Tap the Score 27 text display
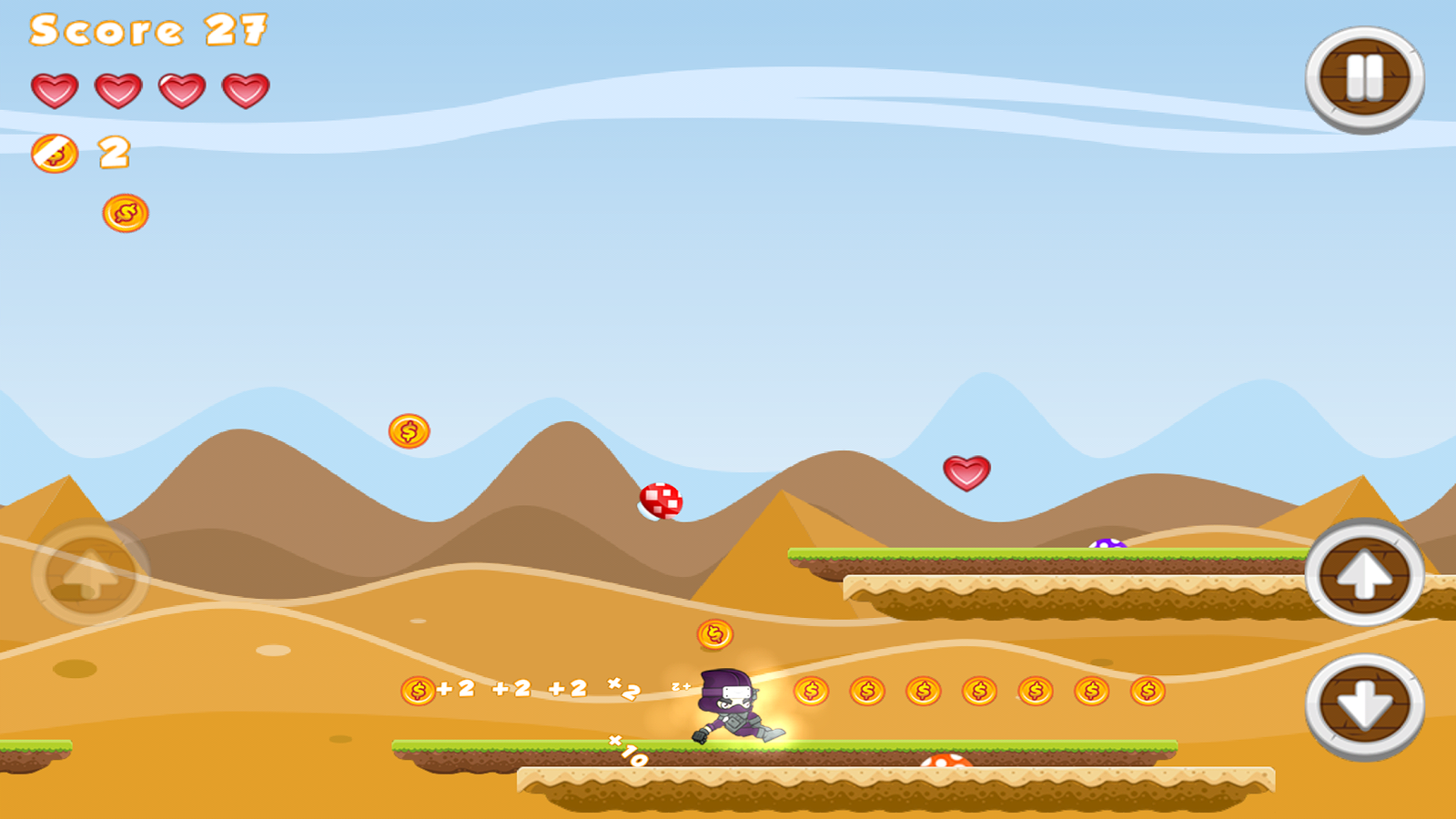This screenshot has width=1456, height=819. point(150,30)
